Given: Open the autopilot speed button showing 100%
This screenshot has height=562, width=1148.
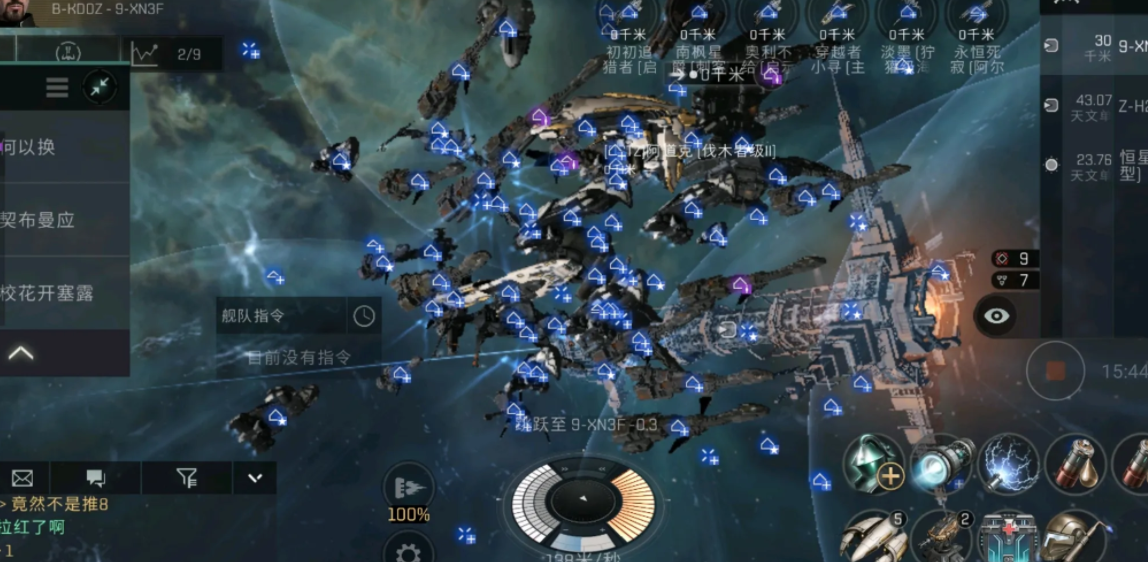Looking at the screenshot, I should coord(408,494).
